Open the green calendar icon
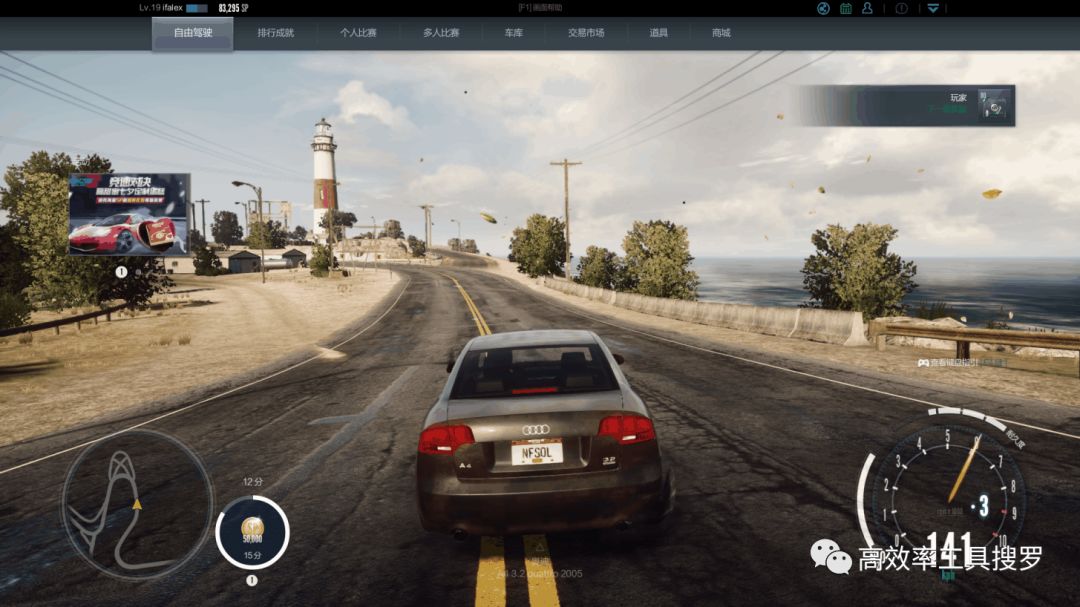The width and height of the screenshot is (1080, 607). point(846,8)
